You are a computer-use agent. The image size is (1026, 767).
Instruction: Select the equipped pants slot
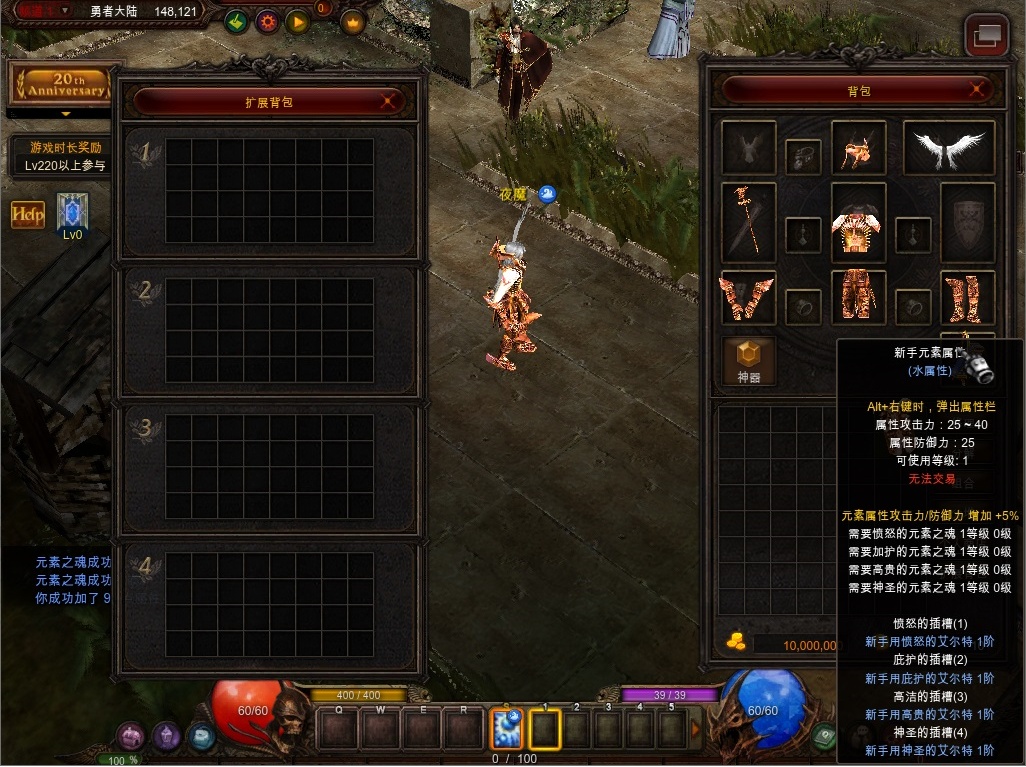(858, 297)
